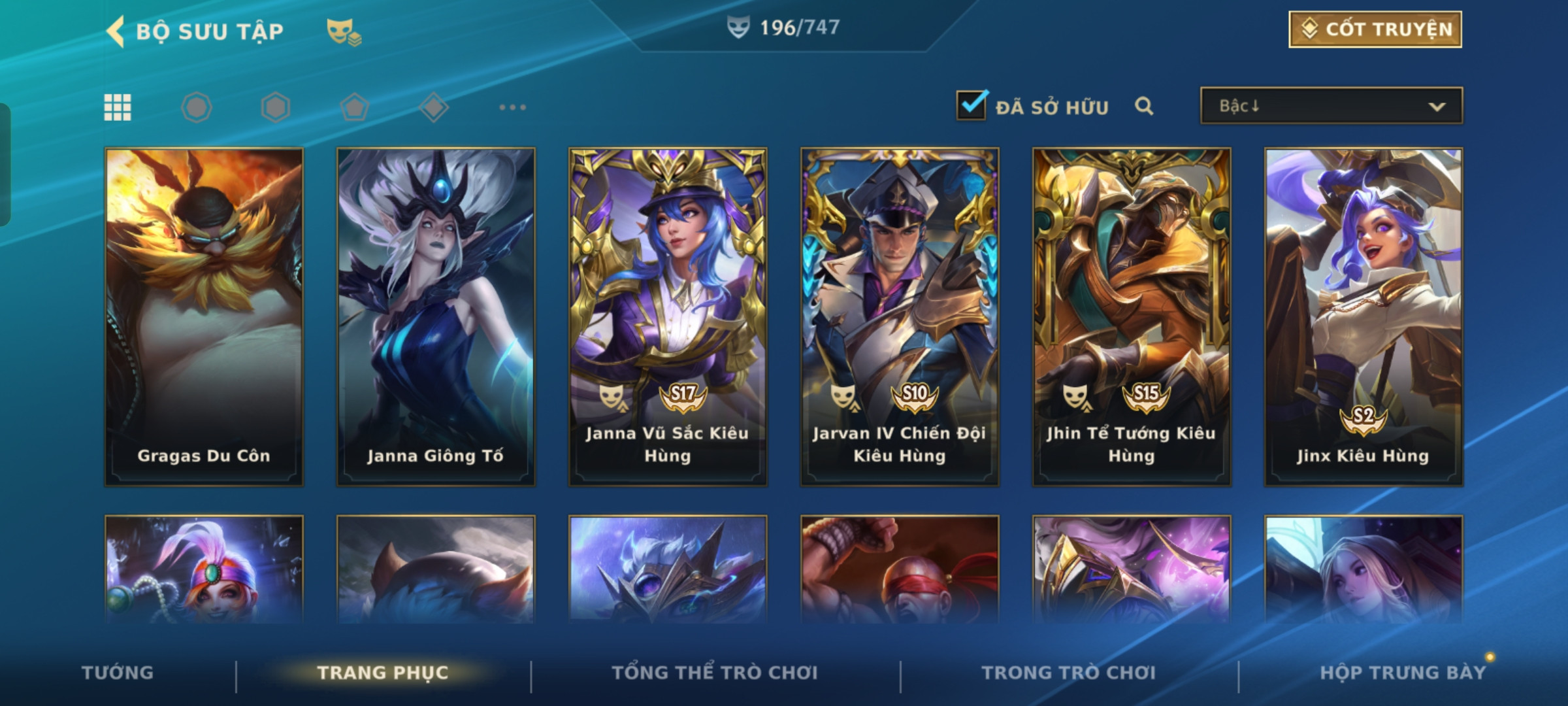The width and height of the screenshot is (1568, 706).
Task: Go to the Hộp Trưng Bày tab
Action: 1403,673
